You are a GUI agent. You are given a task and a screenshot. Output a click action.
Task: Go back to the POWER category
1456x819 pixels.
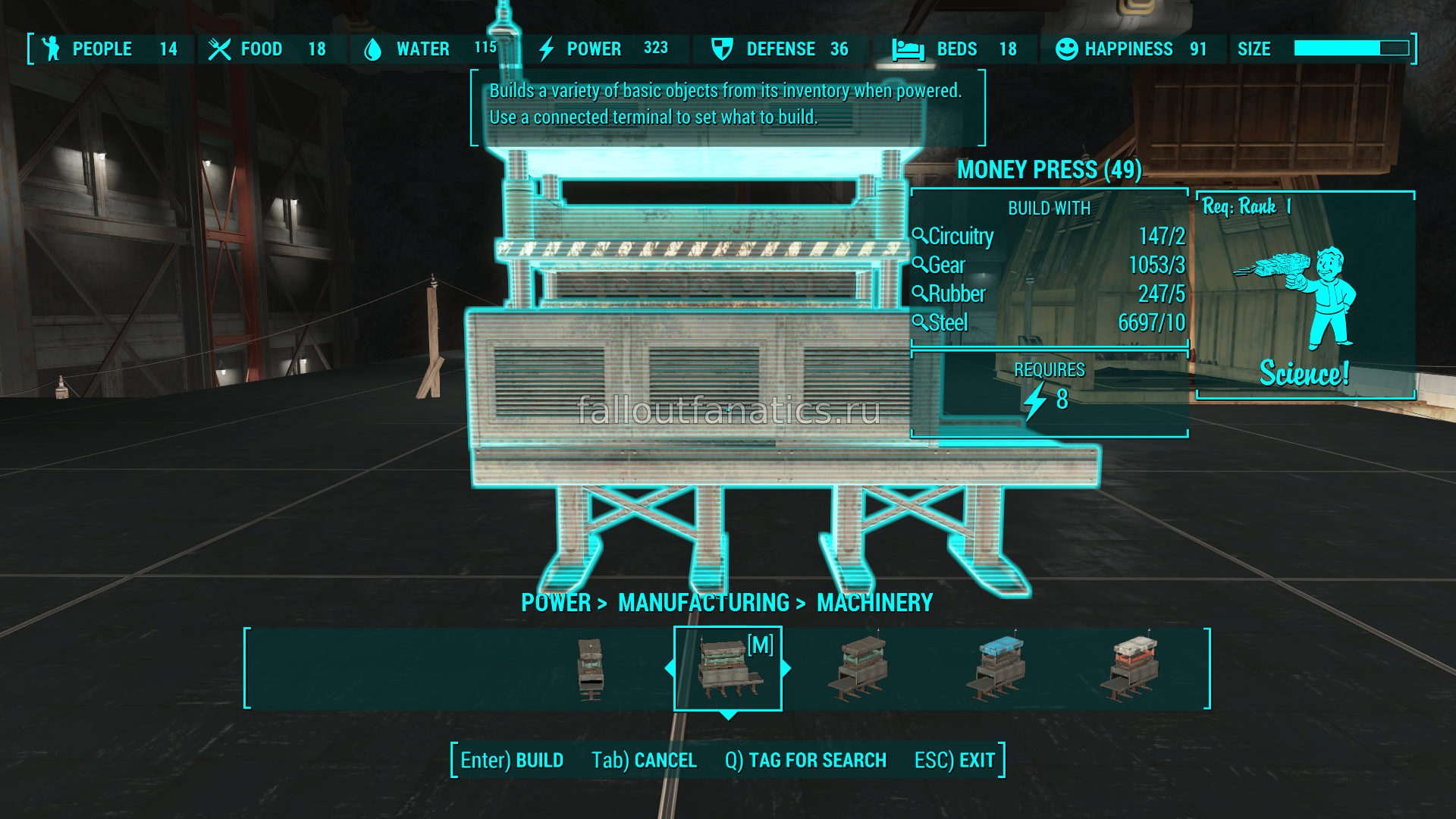pos(556,603)
